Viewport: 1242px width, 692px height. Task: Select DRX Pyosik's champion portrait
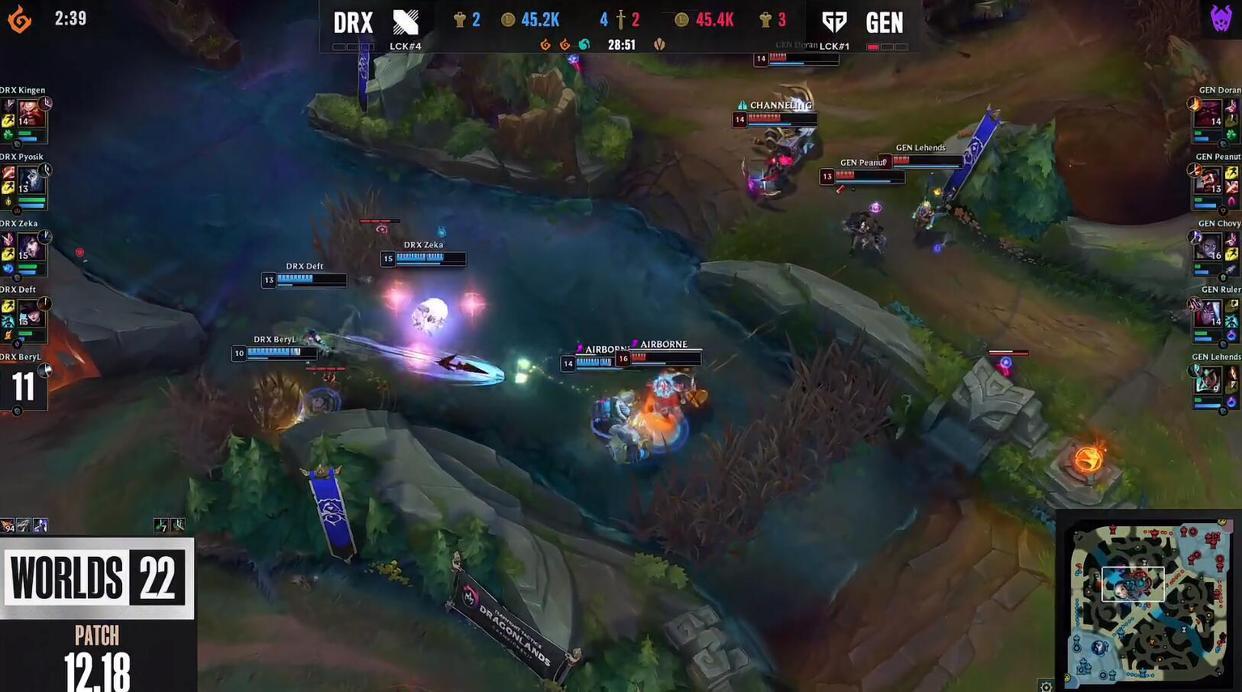pyautogui.click(x=31, y=179)
